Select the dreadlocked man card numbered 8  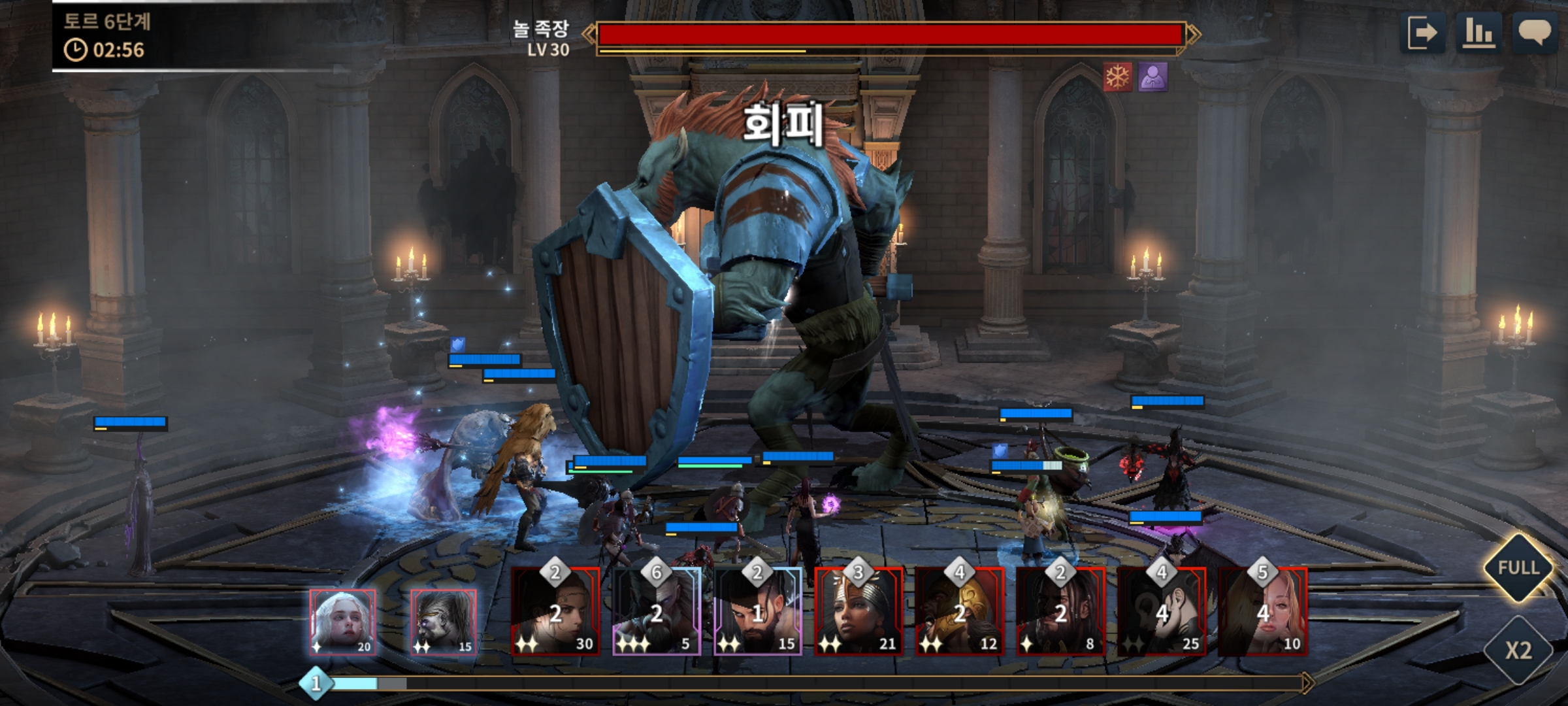(x=1060, y=613)
